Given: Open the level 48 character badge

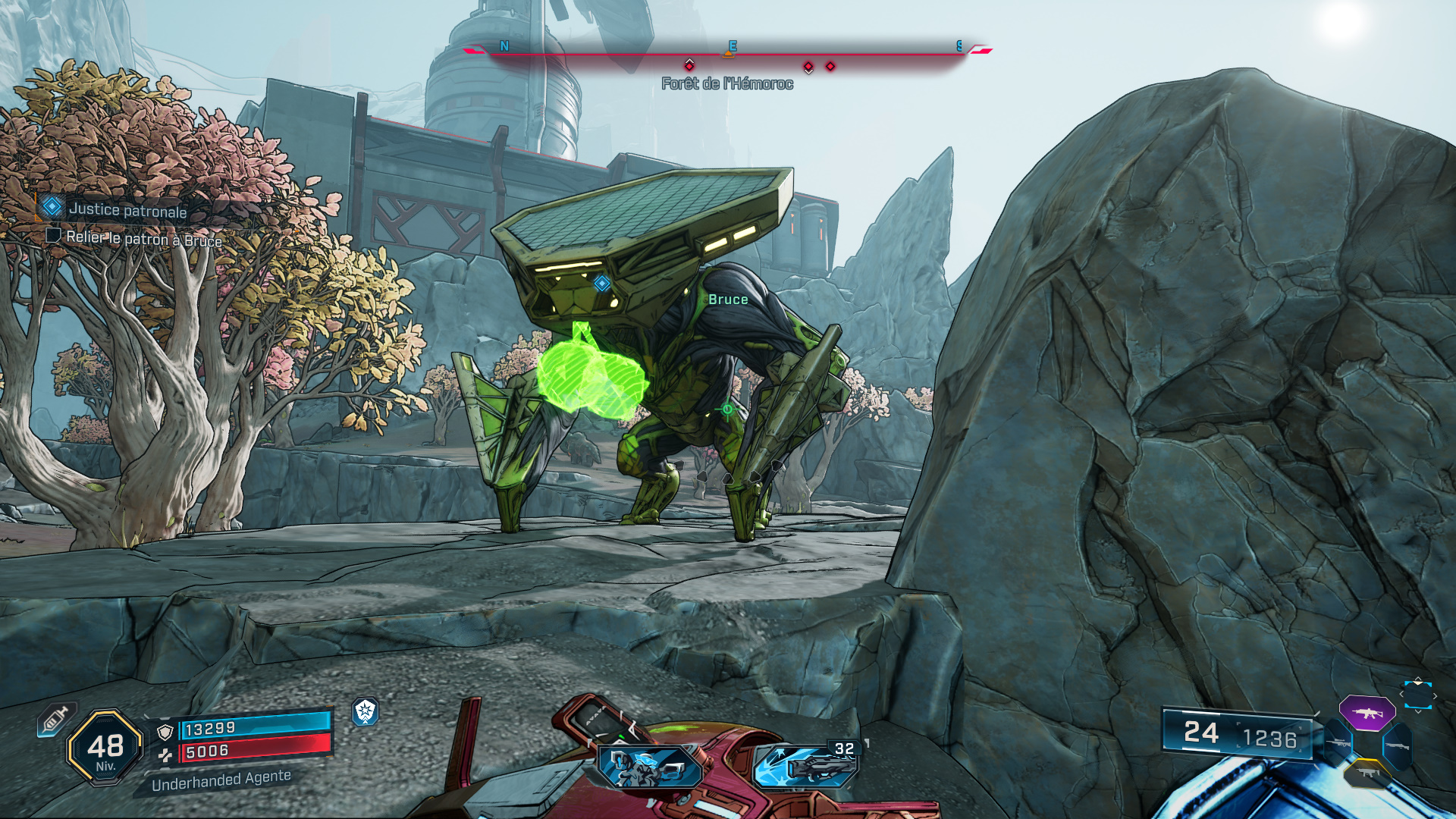Looking at the screenshot, I should tap(105, 748).
